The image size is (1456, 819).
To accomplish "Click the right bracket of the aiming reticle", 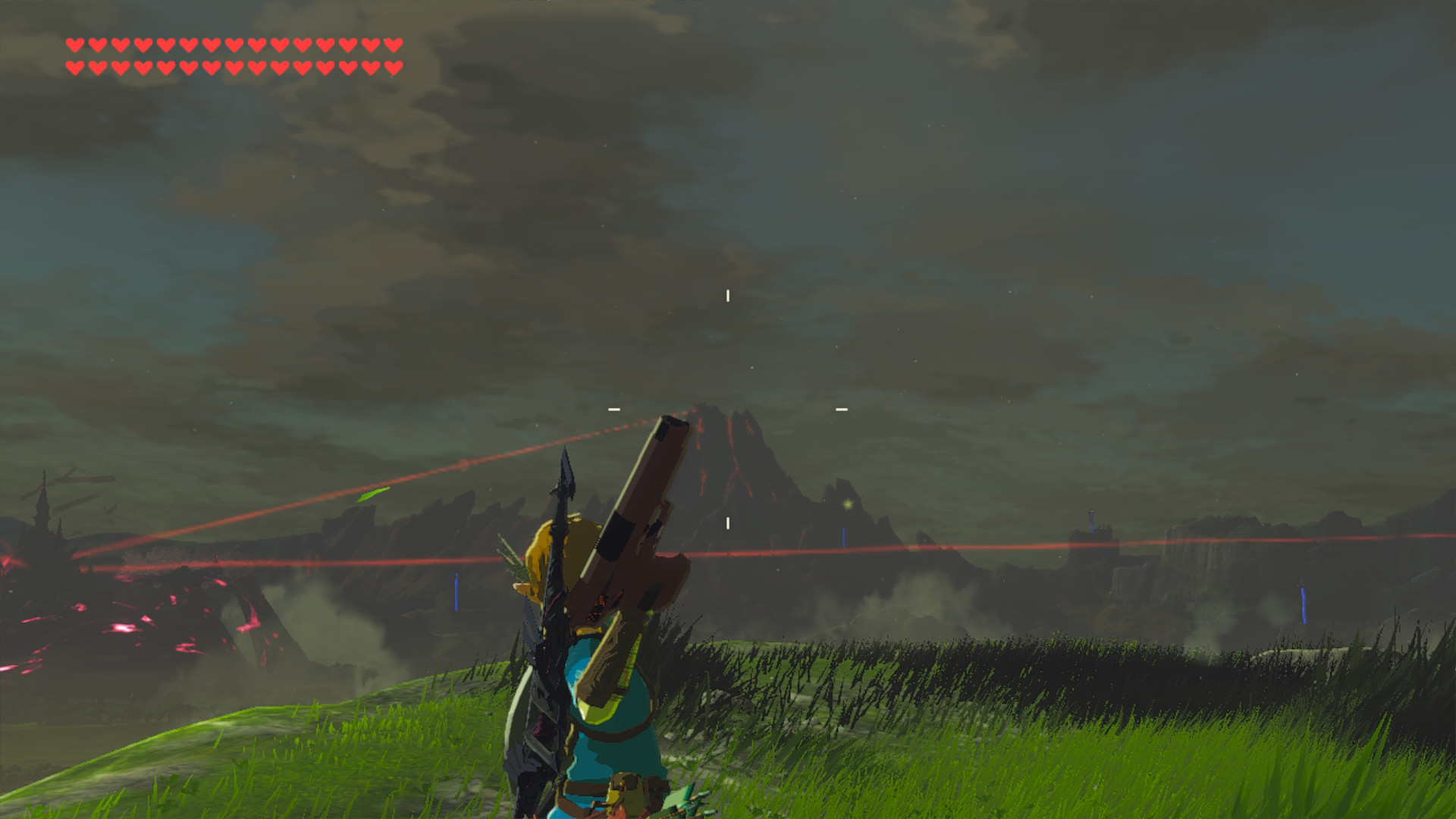I will [x=840, y=408].
